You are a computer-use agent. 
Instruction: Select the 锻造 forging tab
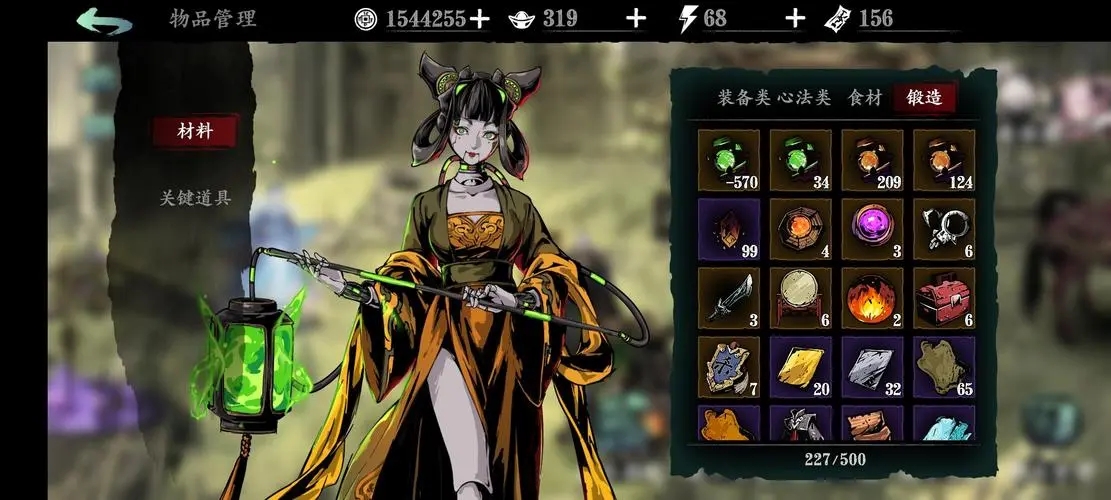click(x=924, y=97)
